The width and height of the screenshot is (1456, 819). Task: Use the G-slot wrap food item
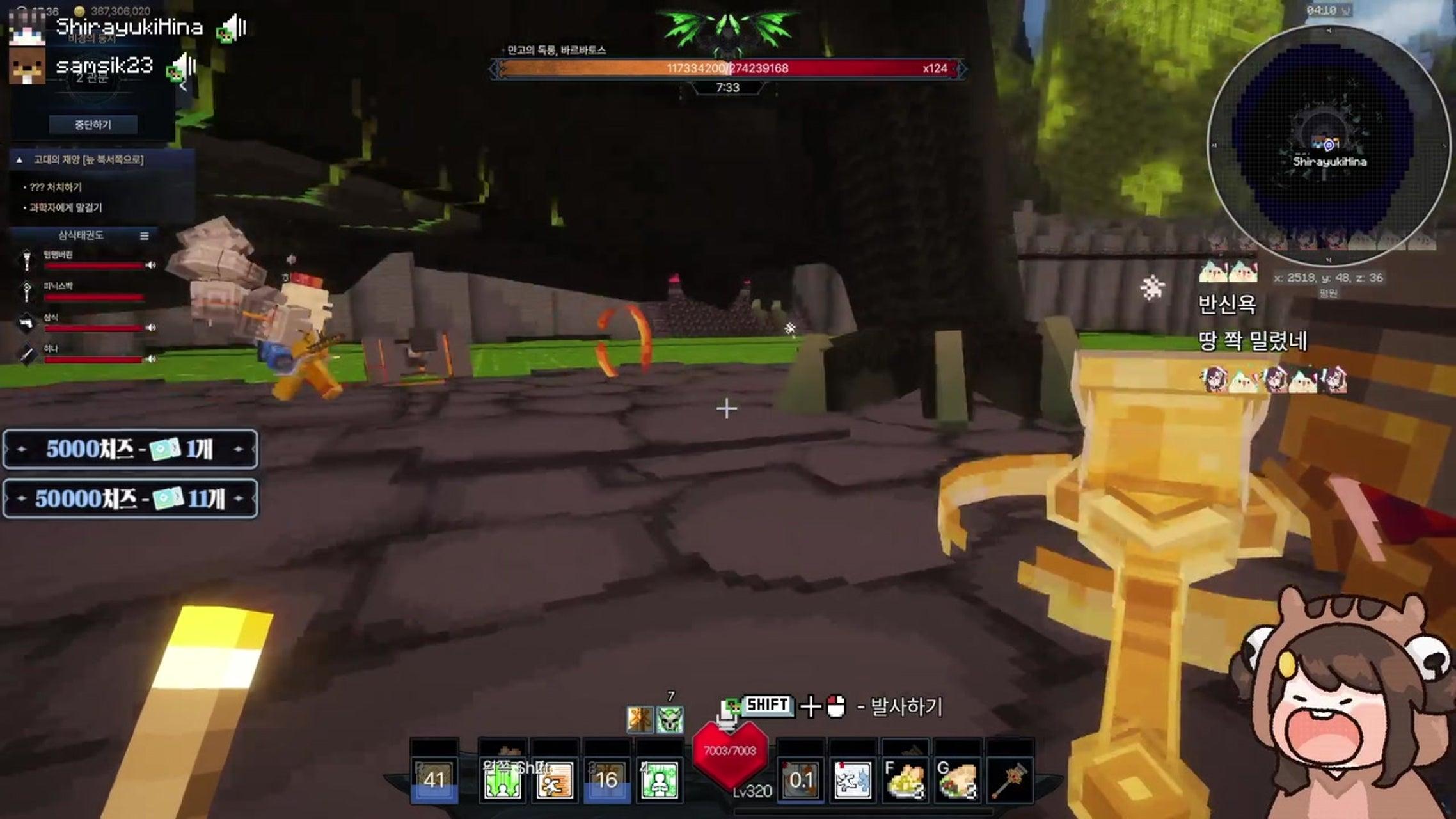point(957,781)
